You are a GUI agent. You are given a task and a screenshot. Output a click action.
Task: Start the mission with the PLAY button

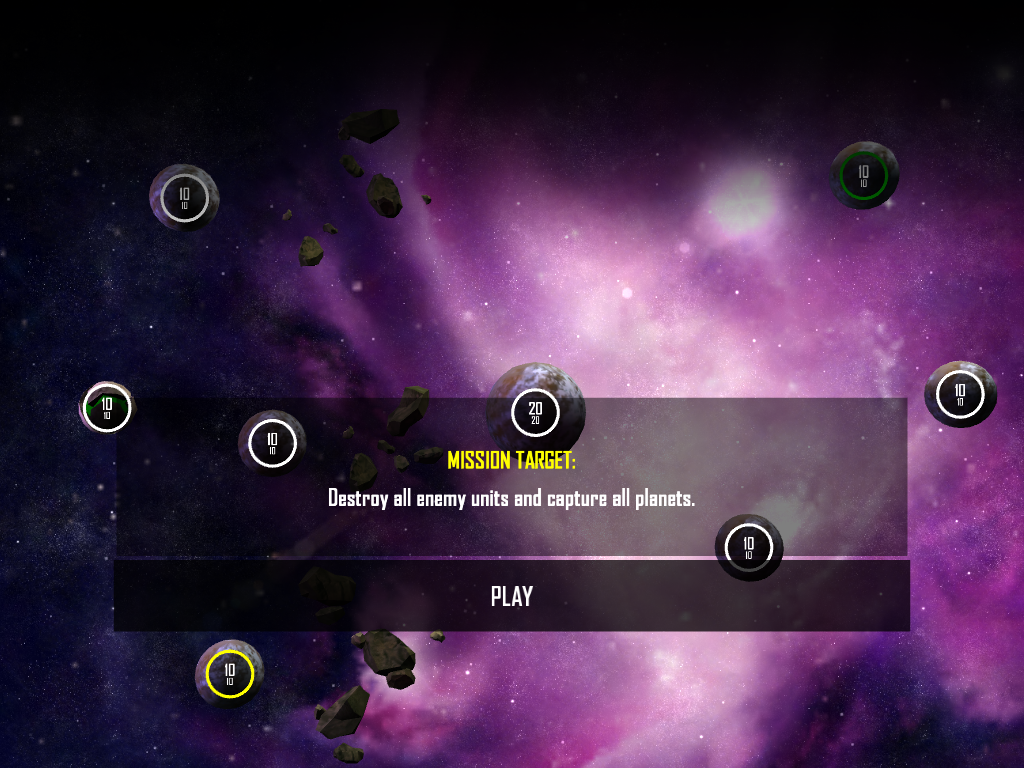[511, 596]
